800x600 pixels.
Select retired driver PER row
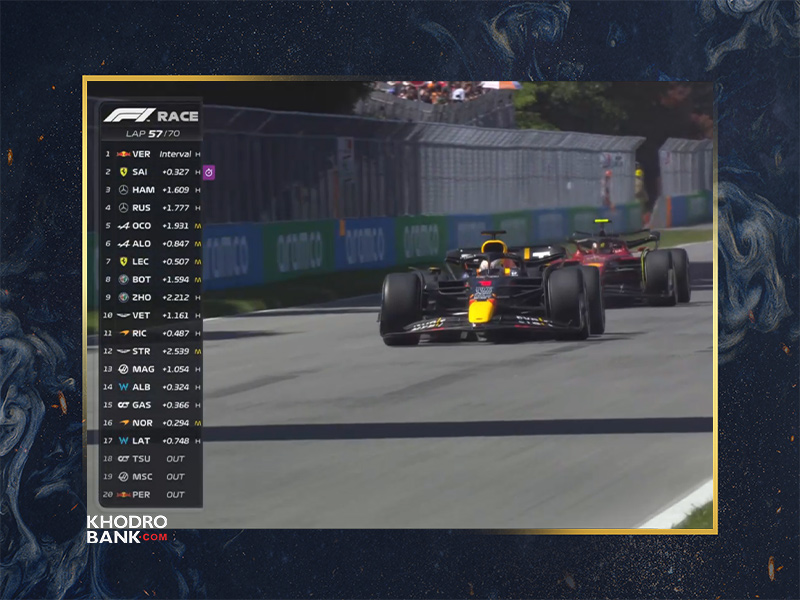[x=152, y=494]
